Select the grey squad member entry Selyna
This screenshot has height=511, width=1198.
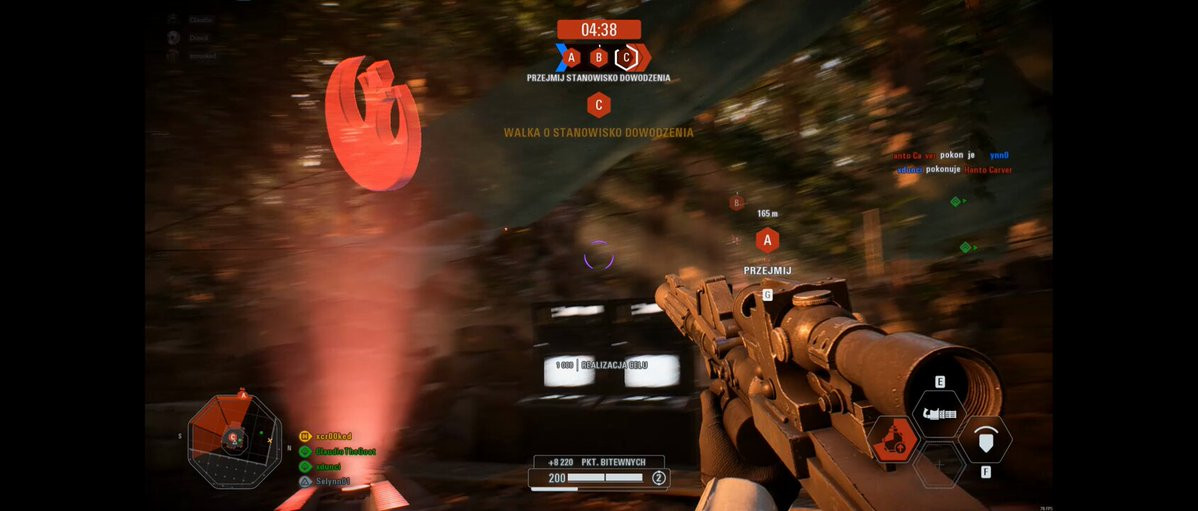(x=331, y=481)
